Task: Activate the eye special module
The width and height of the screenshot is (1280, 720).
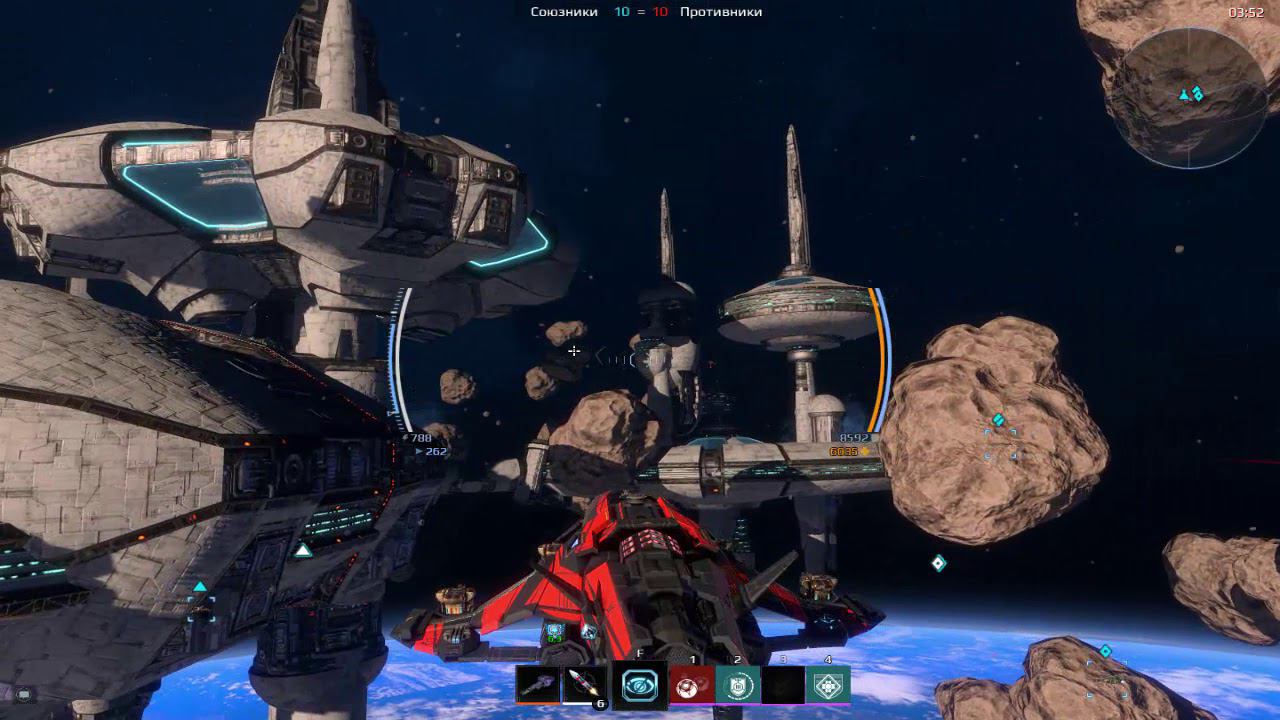Action: [639, 685]
